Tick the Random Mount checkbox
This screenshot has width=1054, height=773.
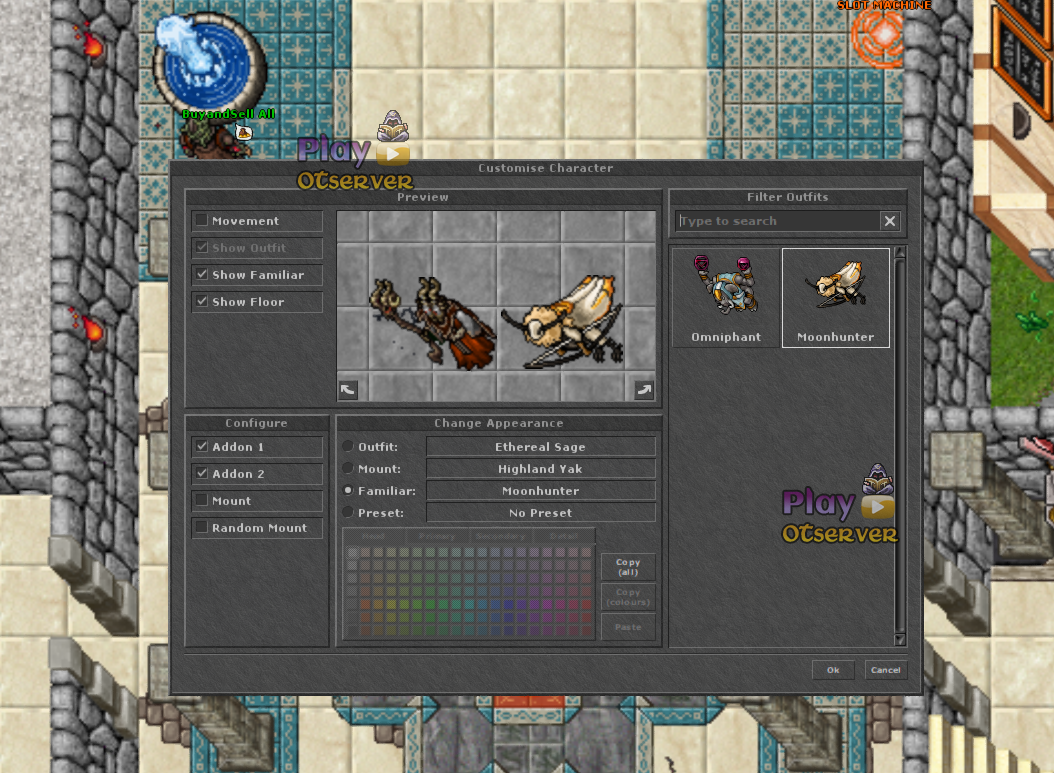tap(202, 528)
